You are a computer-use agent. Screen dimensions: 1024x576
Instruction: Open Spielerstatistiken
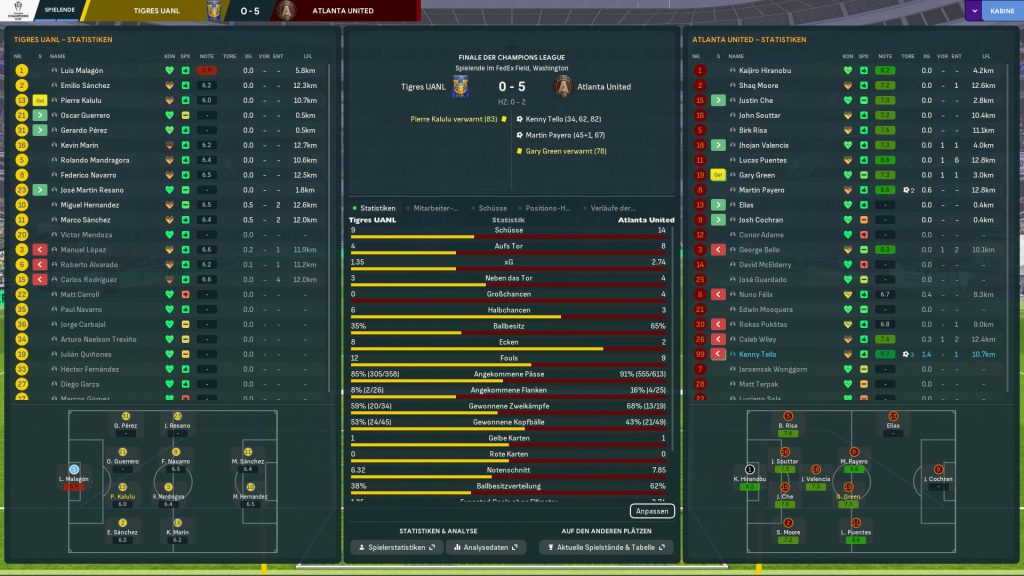click(397, 548)
